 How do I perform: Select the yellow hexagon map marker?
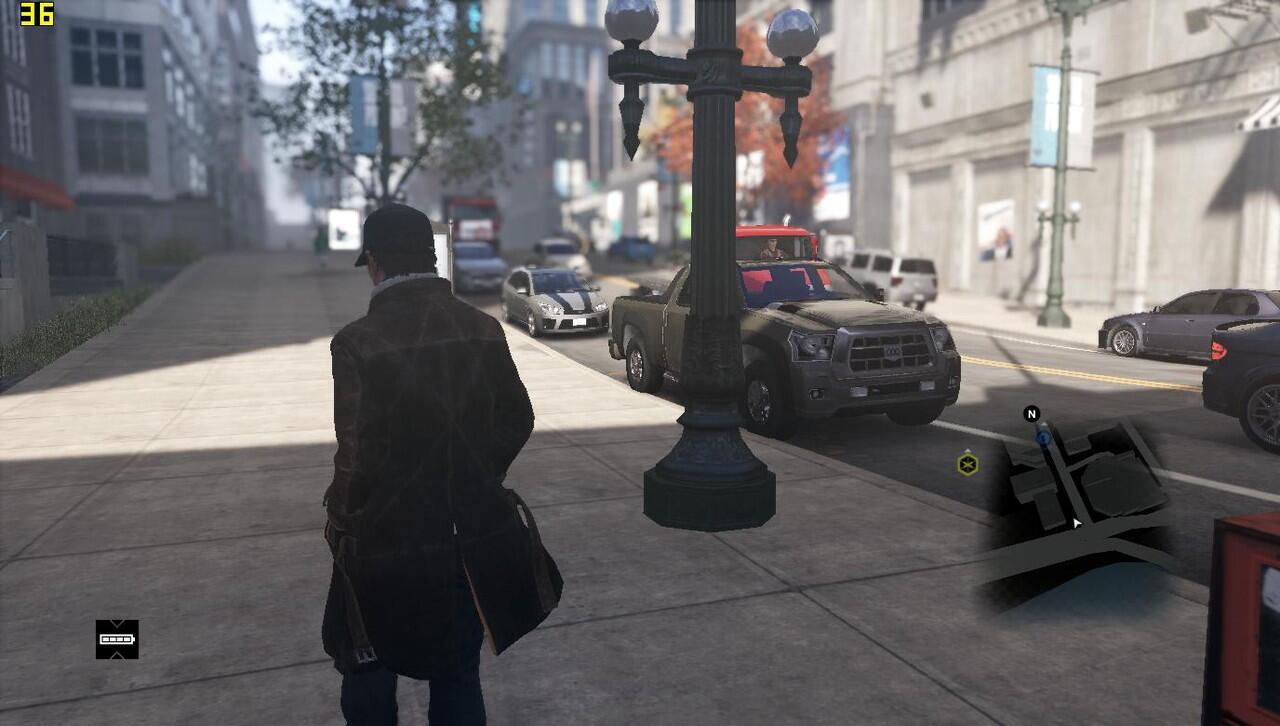click(x=967, y=464)
